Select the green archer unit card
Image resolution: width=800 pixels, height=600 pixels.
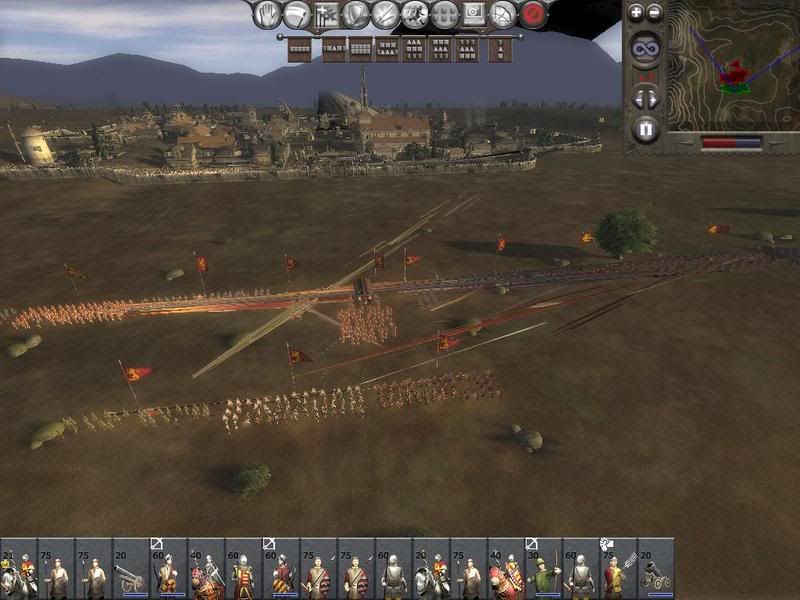coord(543,570)
